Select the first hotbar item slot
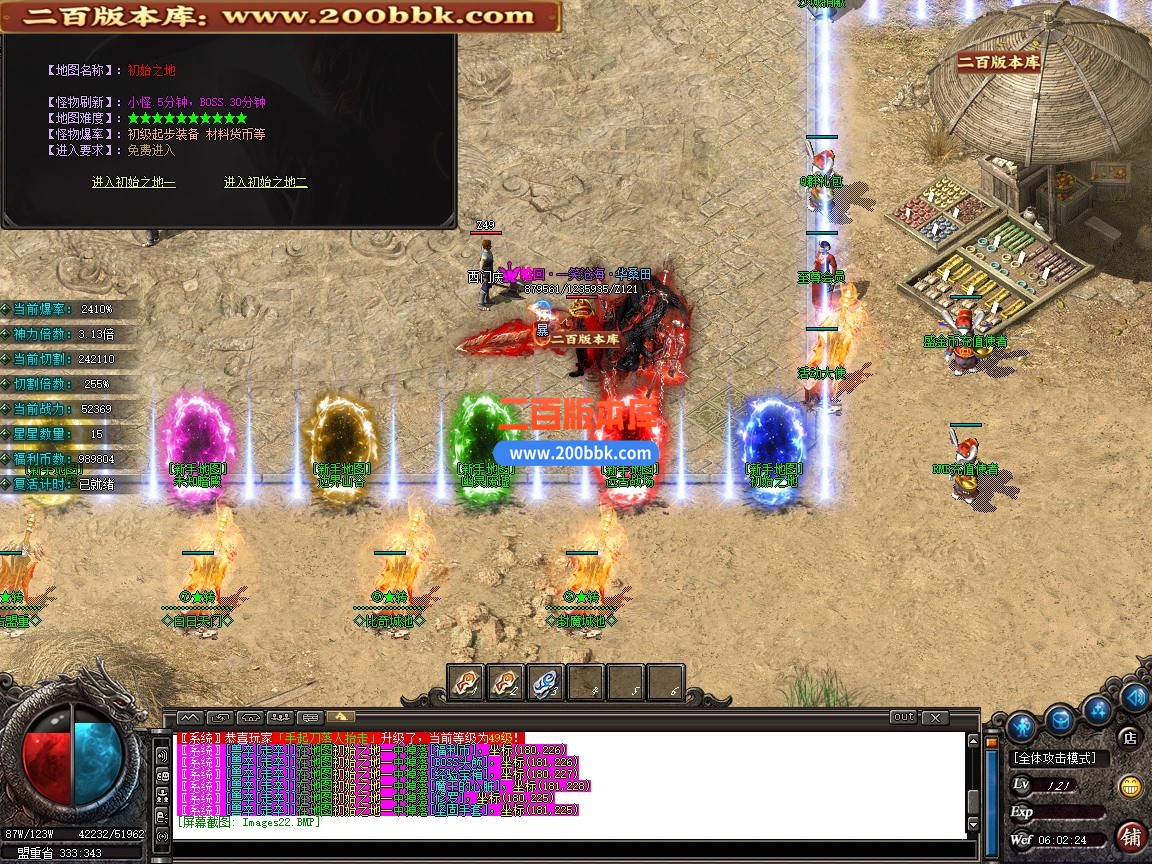Viewport: 1152px width, 864px height. click(466, 683)
